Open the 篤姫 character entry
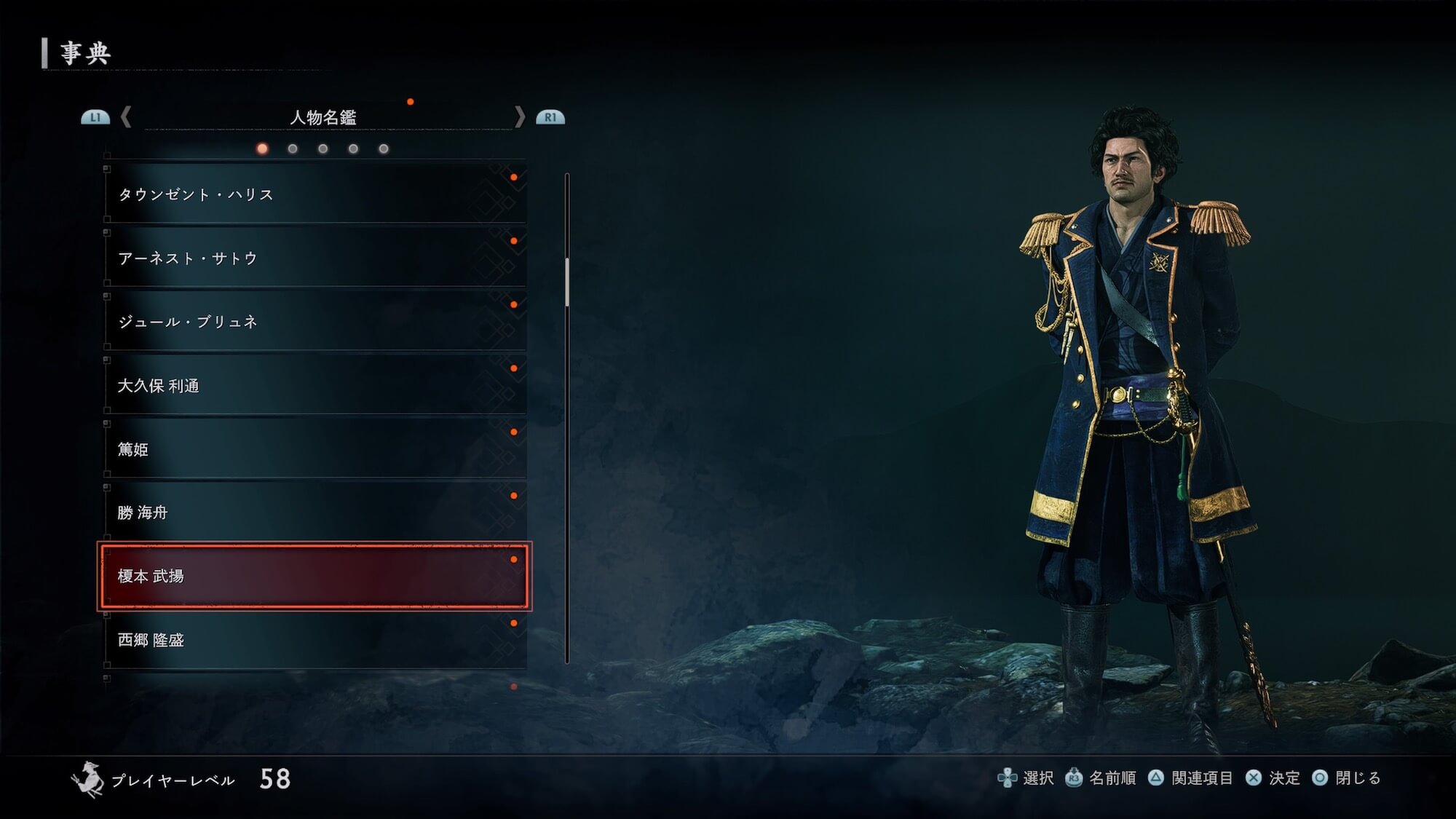The height and width of the screenshot is (819, 1456). click(x=314, y=449)
